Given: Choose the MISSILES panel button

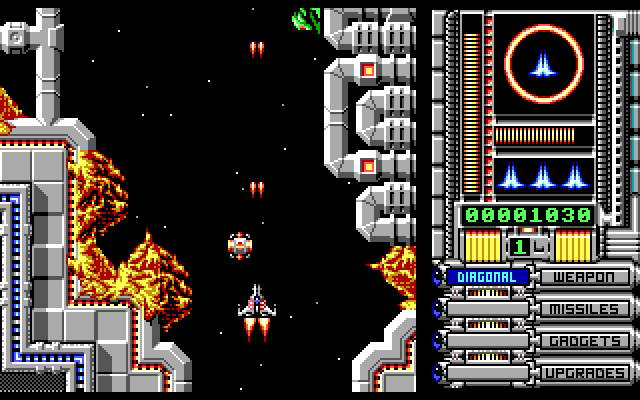Looking at the screenshot, I should 585,309.
